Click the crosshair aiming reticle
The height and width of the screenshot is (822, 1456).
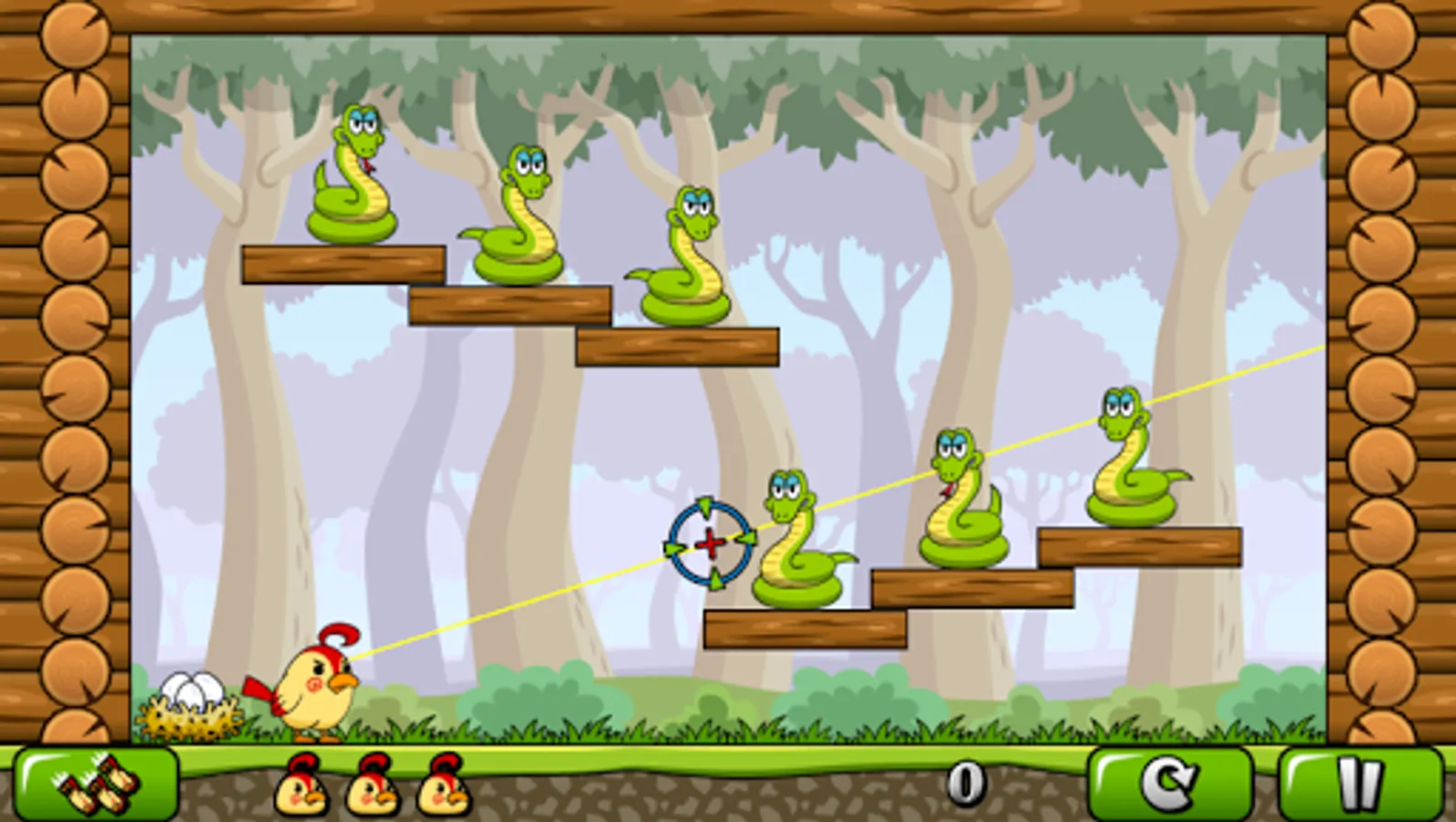tap(711, 543)
